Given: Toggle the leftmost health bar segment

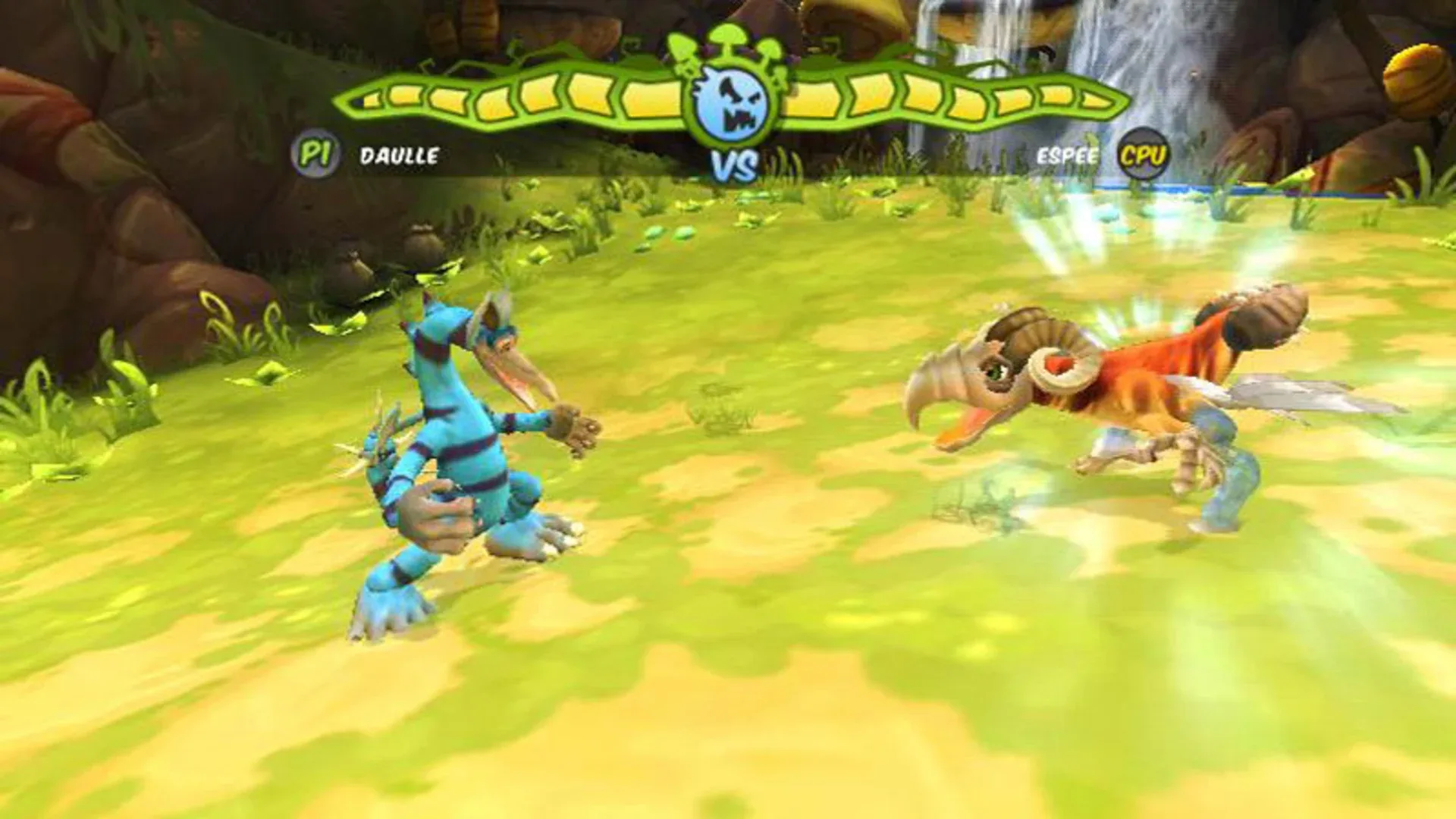Looking at the screenshot, I should point(372,99).
